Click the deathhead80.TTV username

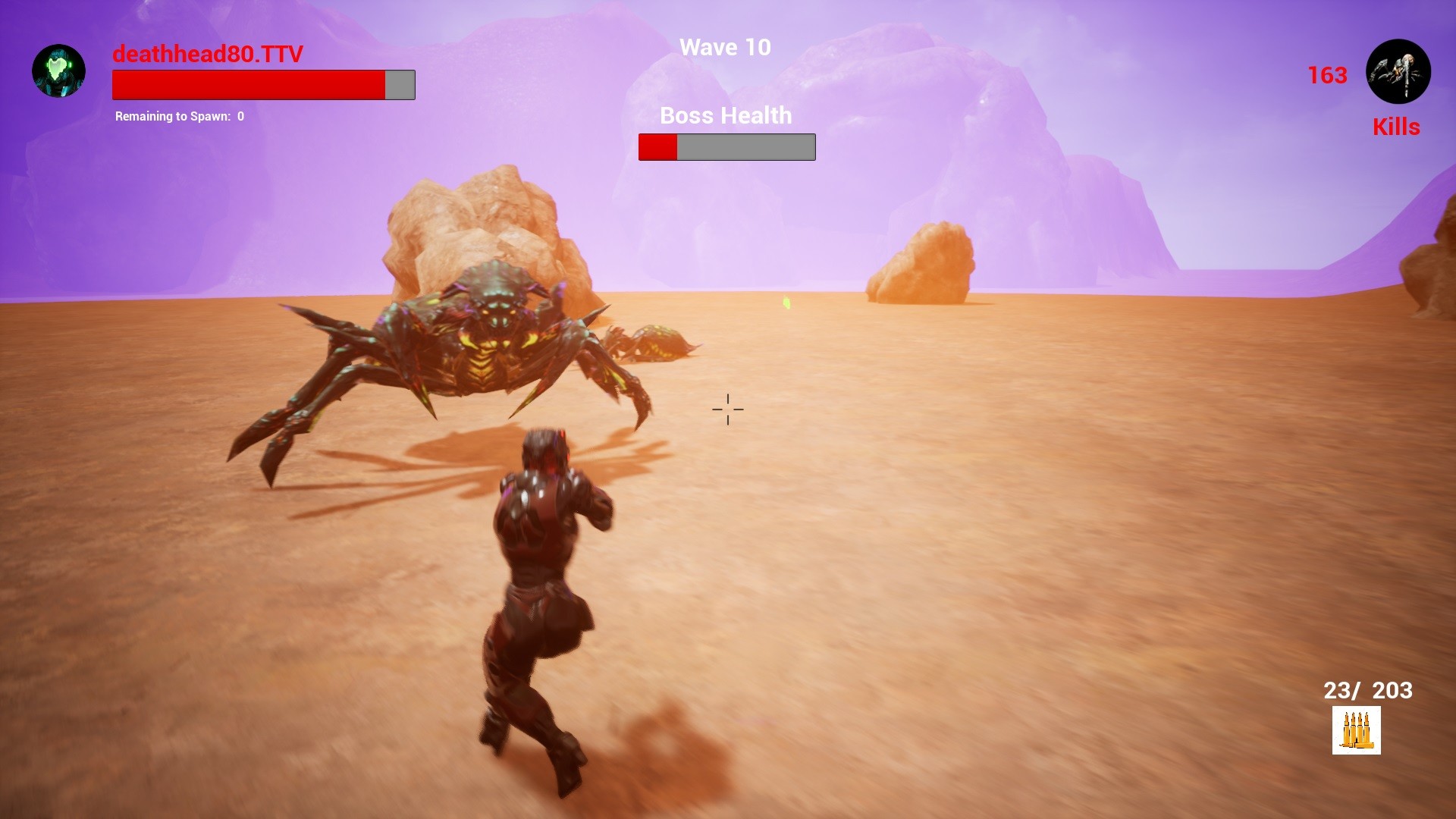tap(206, 55)
